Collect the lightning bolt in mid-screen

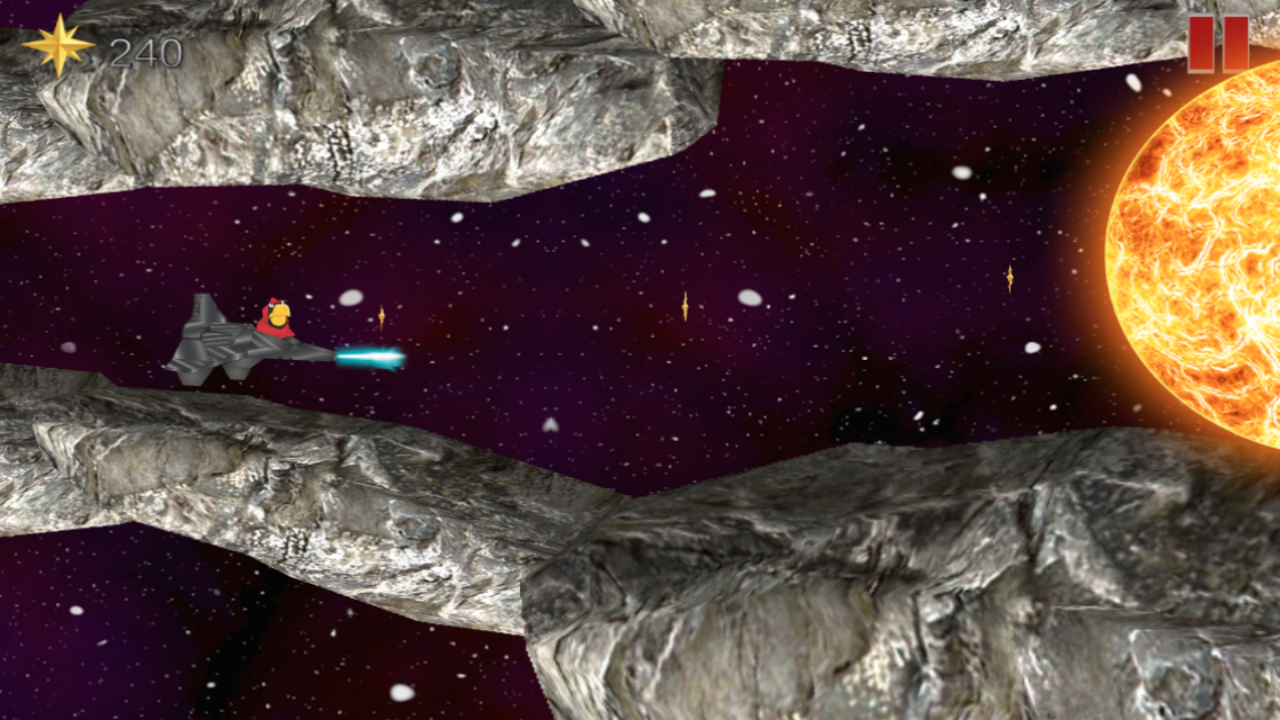[x=685, y=306]
